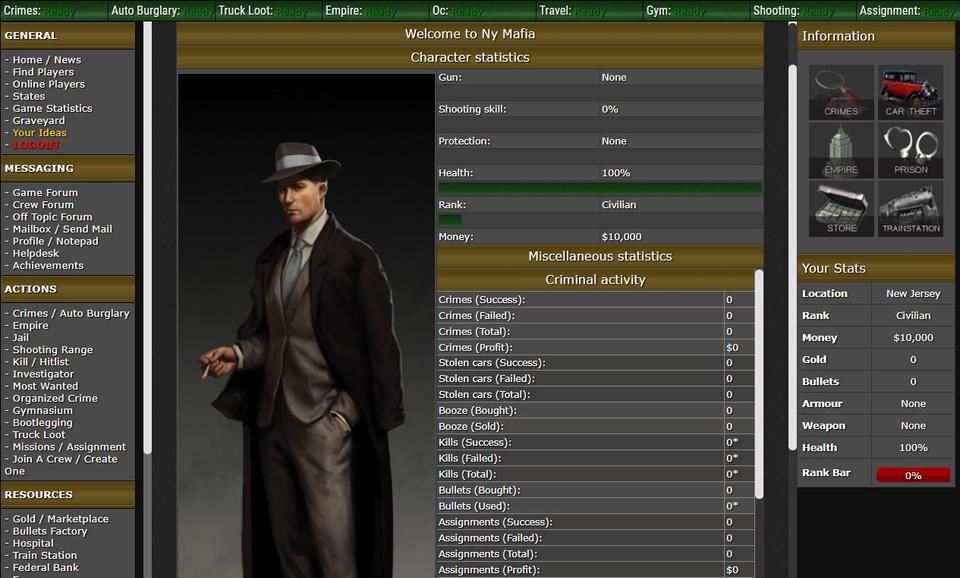Open Mailbox / Send Mail
Viewport: 960px width, 578px height.
tap(62, 229)
